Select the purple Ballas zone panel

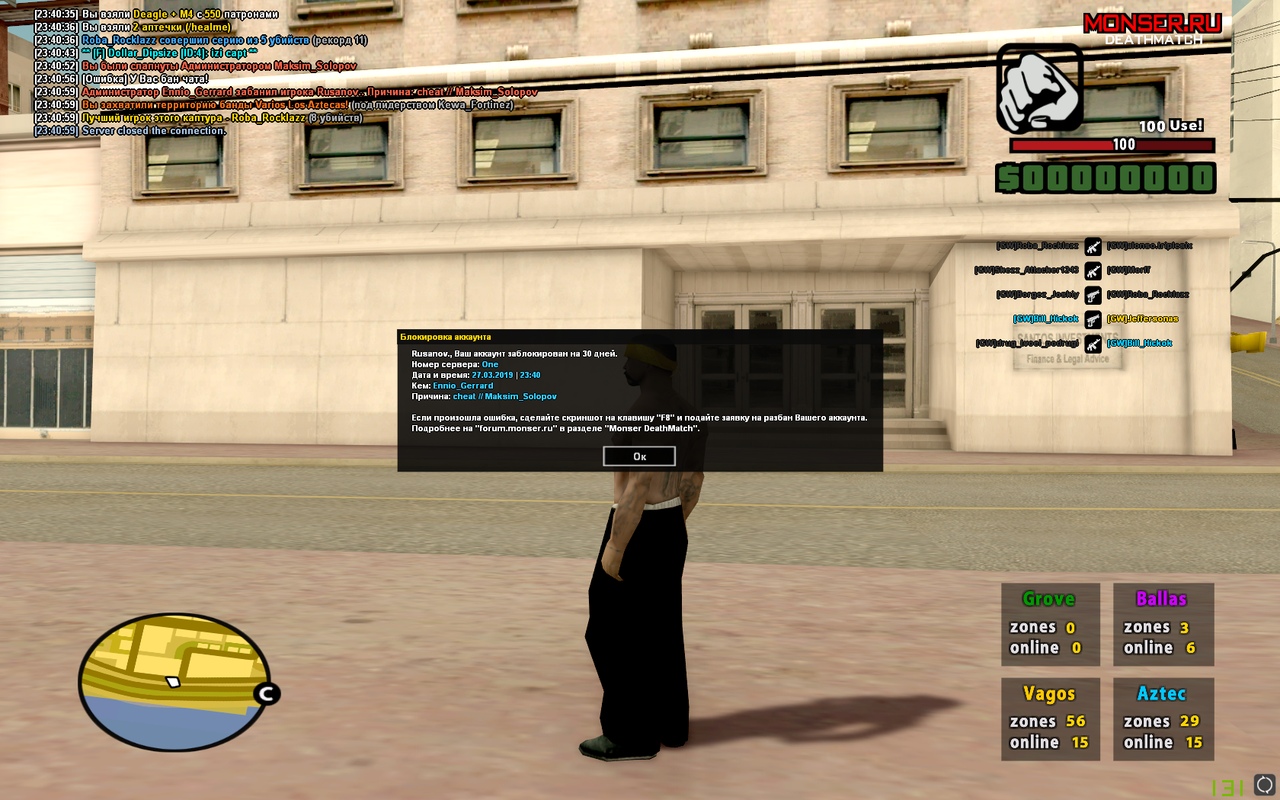click(x=1163, y=624)
